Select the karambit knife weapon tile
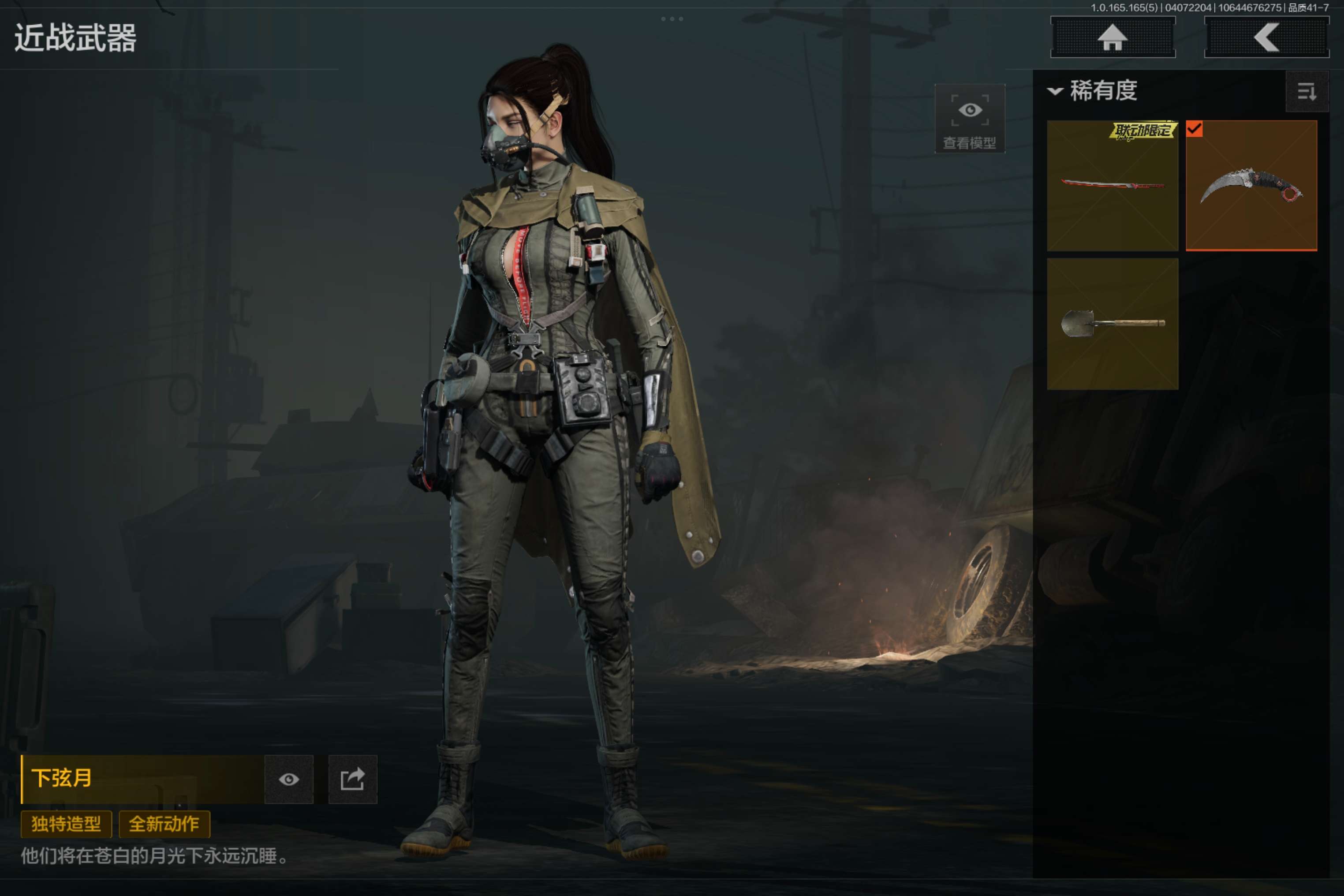The width and height of the screenshot is (1344, 896). (x=1251, y=186)
